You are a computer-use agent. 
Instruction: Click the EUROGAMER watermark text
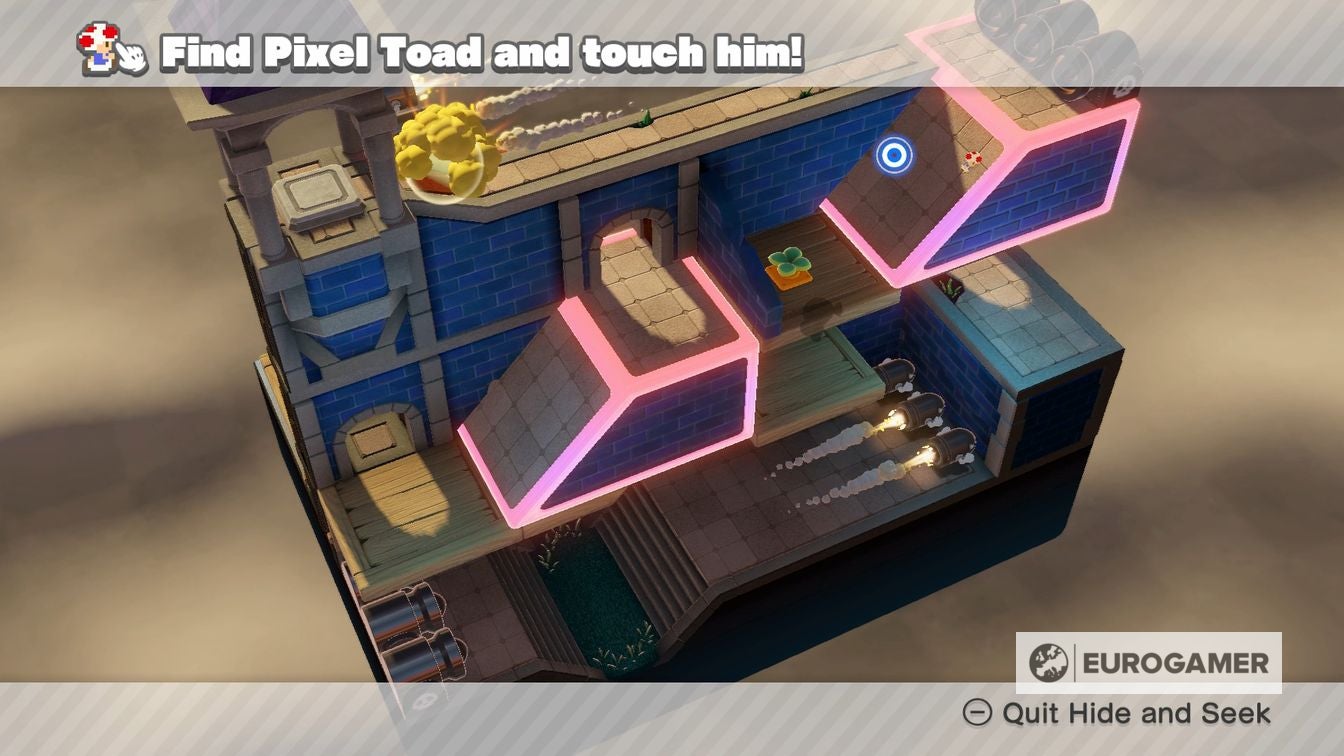(x=1173, y=660)
